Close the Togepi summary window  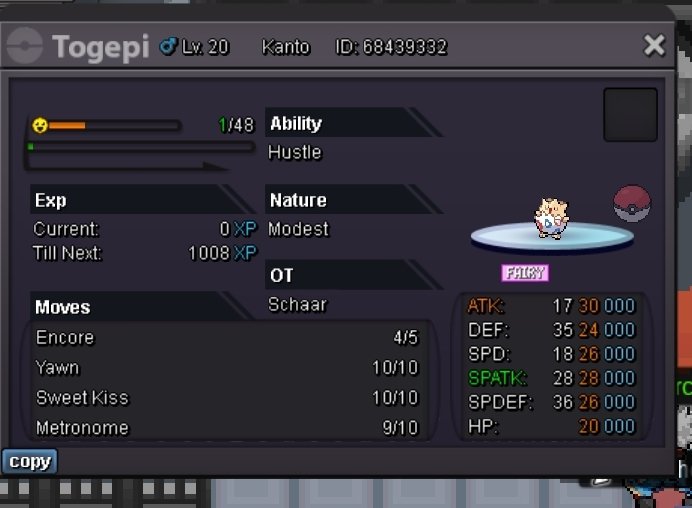pyautogui.click(x=654, y=45)
